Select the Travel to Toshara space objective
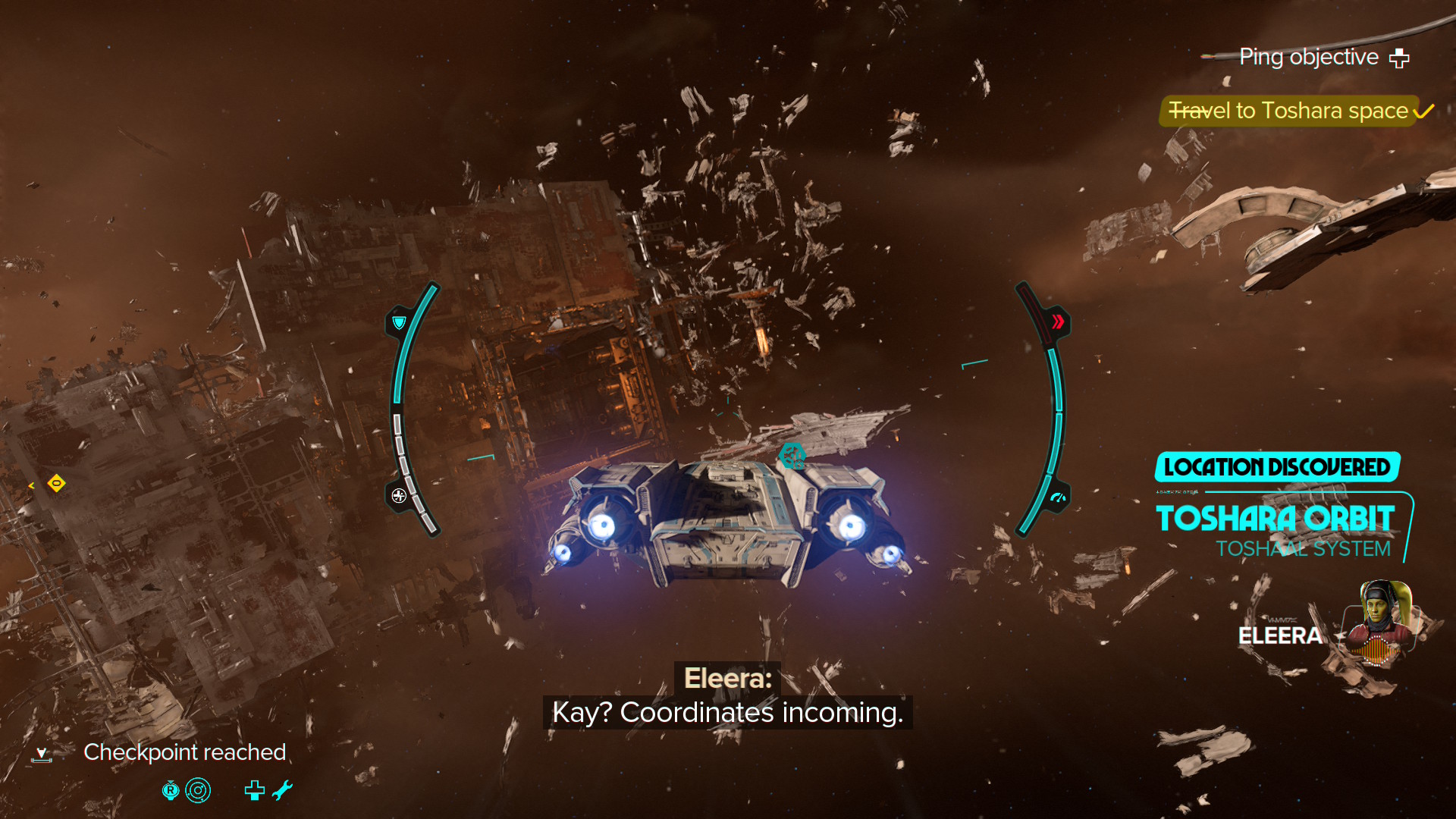 (x=1288, y=111)
